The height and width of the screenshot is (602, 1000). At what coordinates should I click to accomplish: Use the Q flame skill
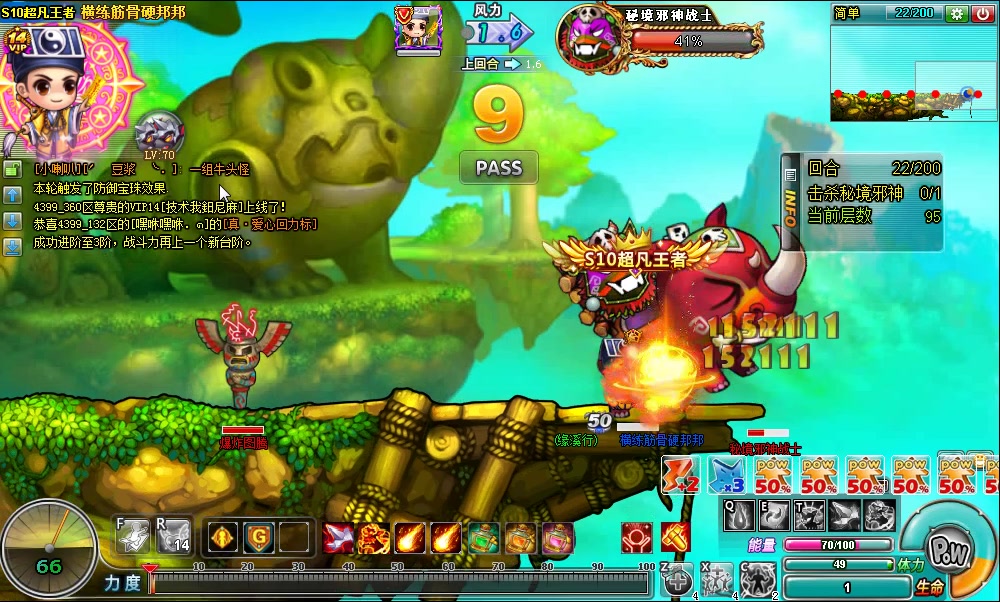coord(739,516)
